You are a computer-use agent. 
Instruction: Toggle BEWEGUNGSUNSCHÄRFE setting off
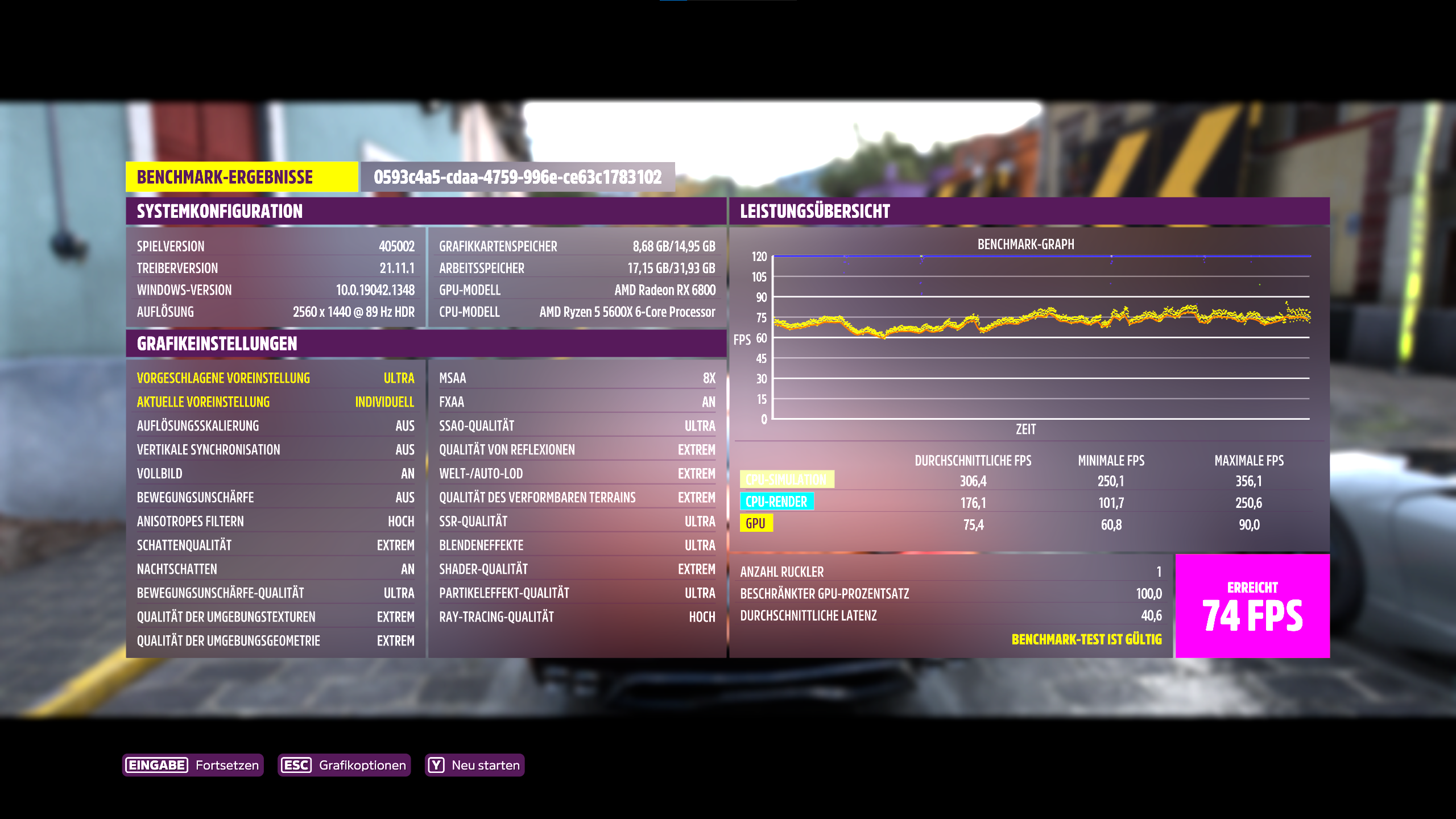[x=276, y=497]
